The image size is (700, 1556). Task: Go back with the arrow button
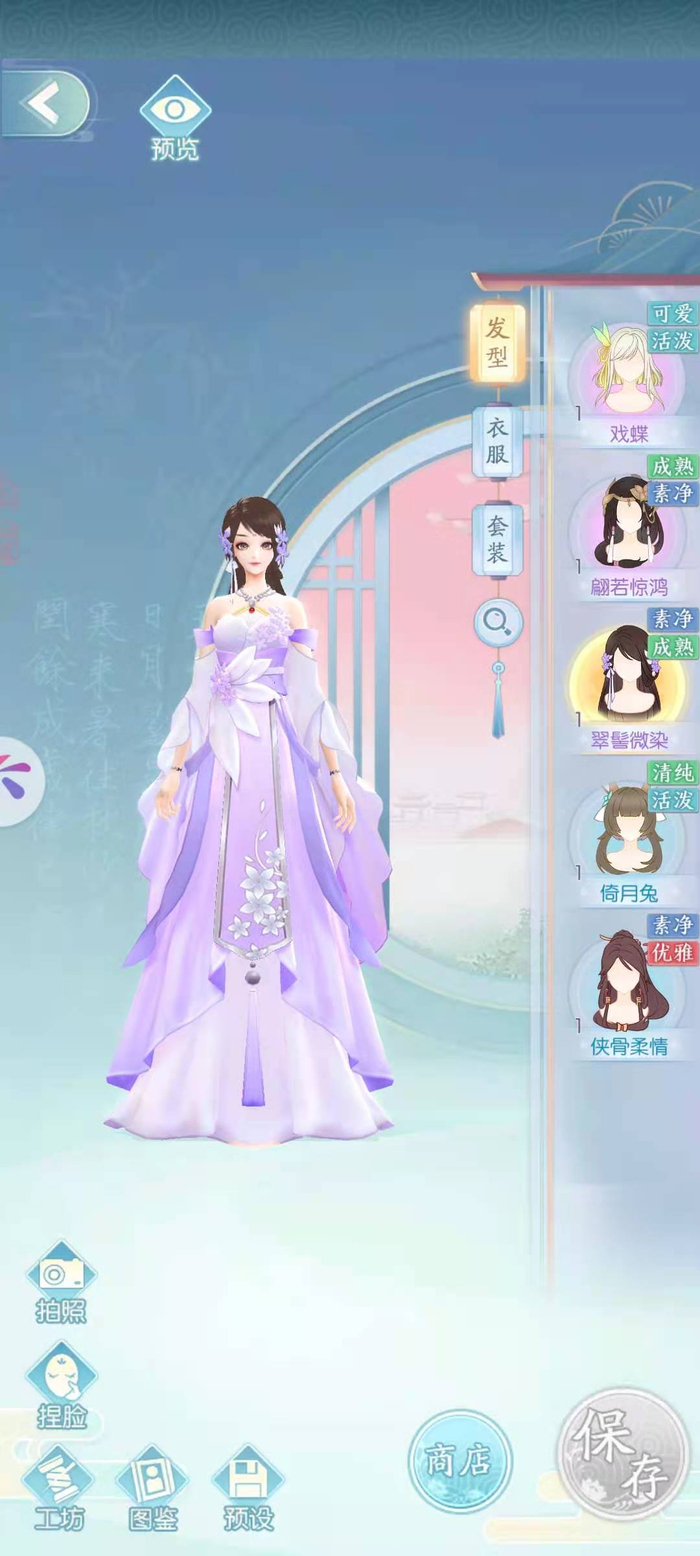click(x=45, y=103)
